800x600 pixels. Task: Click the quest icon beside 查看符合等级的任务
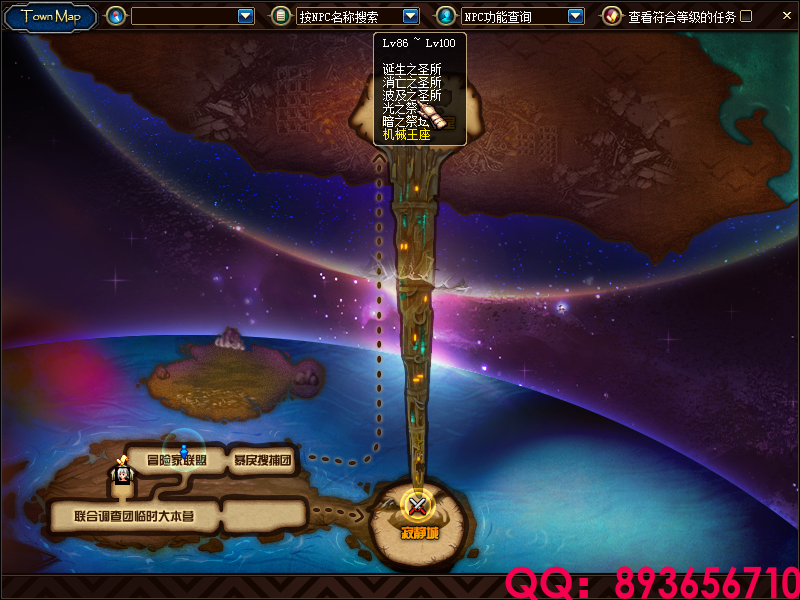click(x=611, y=16)
